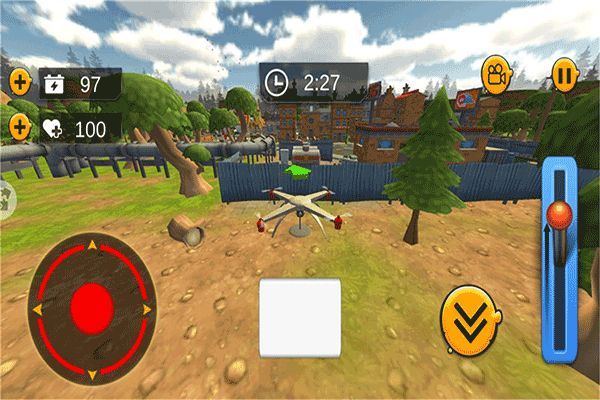Image resolution: width=600 pixels, height=400 pixels.
Task: Tap the joystick's down arrow
Action: point(93,374)
